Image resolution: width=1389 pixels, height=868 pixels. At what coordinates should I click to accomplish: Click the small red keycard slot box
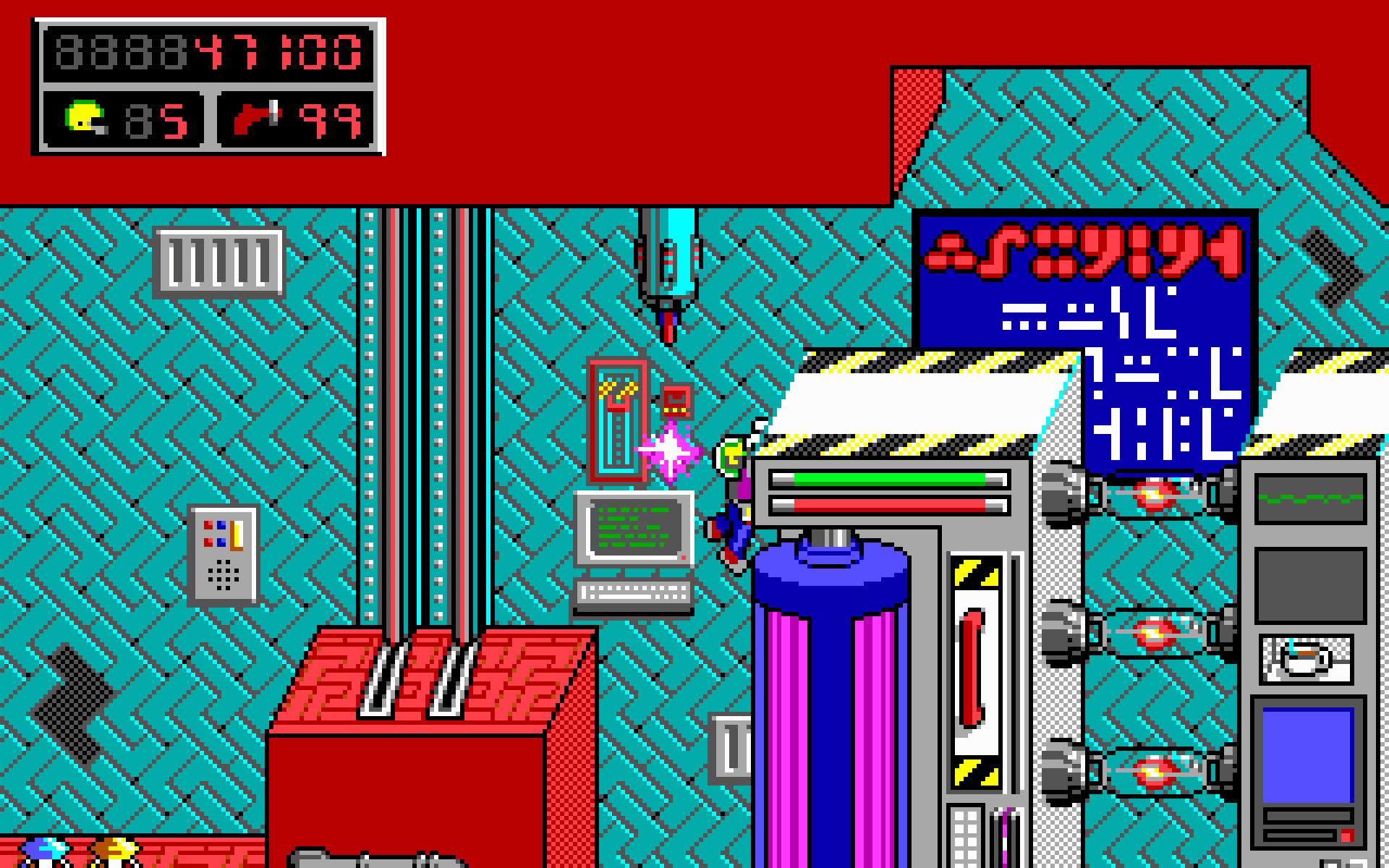click(675, 401)
